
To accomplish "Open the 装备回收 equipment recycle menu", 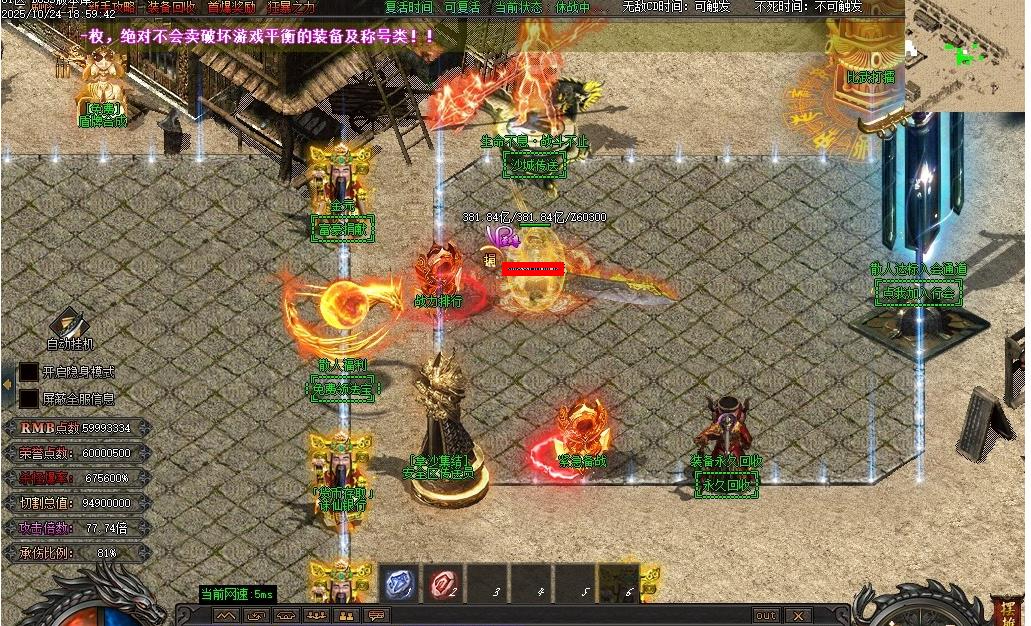I will click(x=171, y=7).
